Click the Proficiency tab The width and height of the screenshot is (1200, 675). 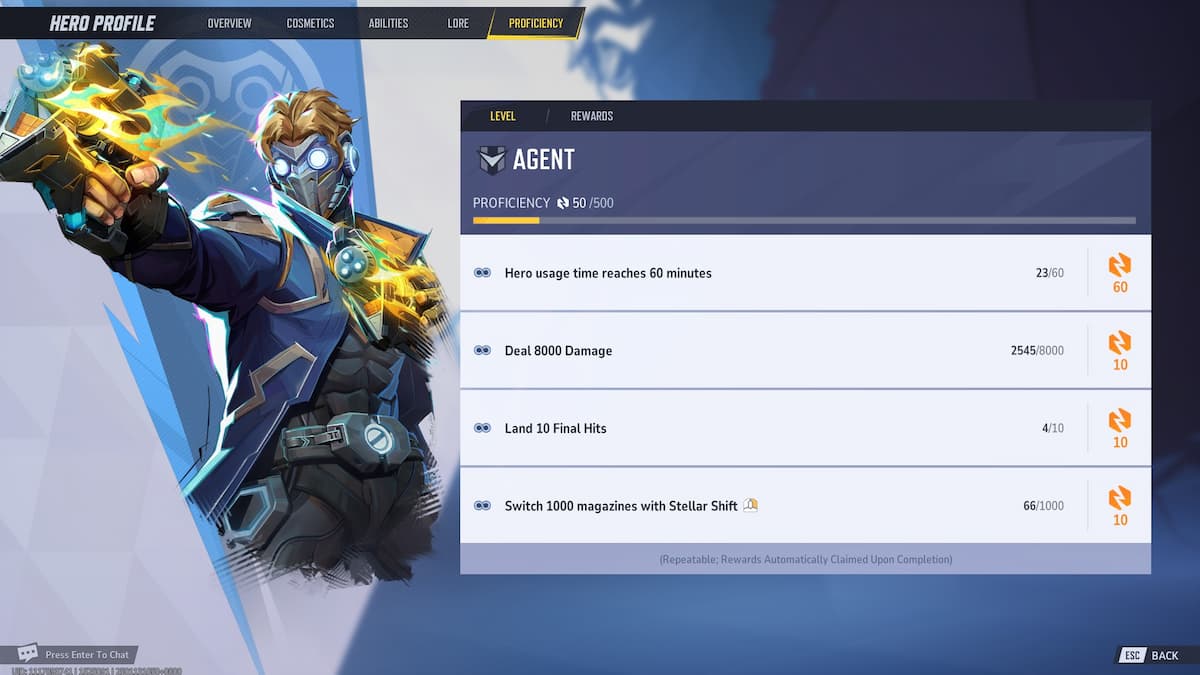click(x=535, y=23)
